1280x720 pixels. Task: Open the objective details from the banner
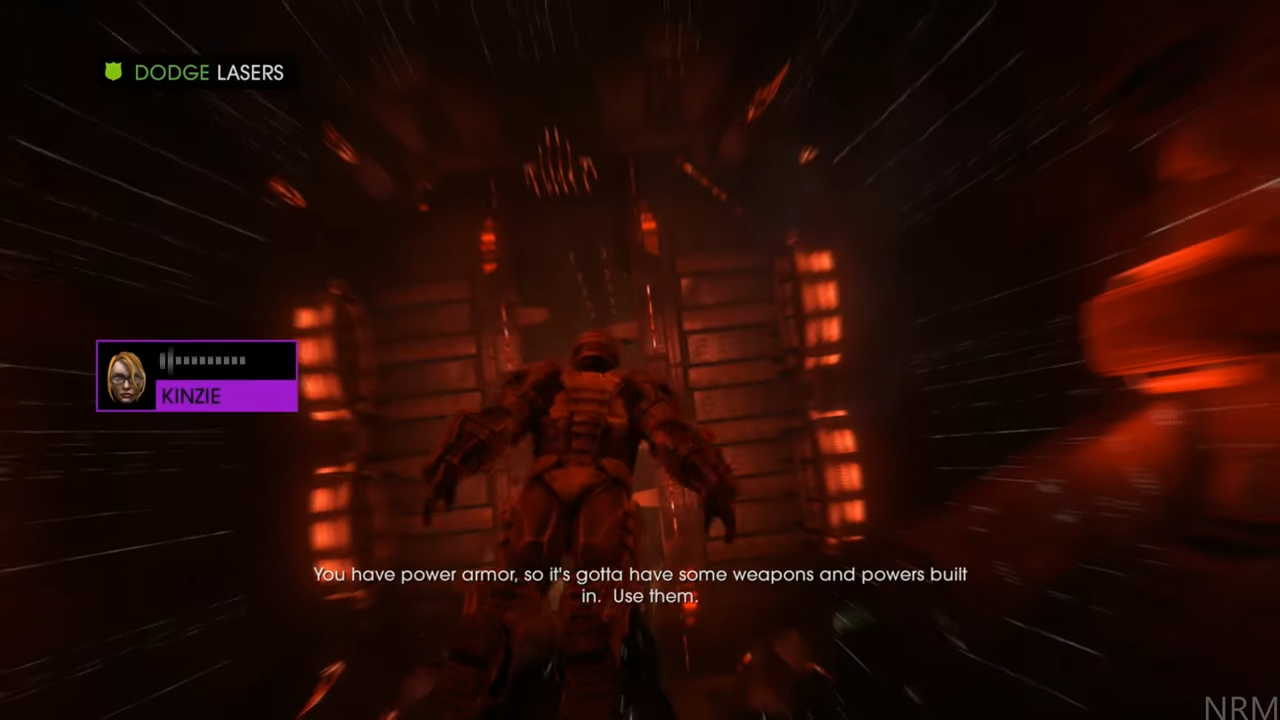(195, 72)
